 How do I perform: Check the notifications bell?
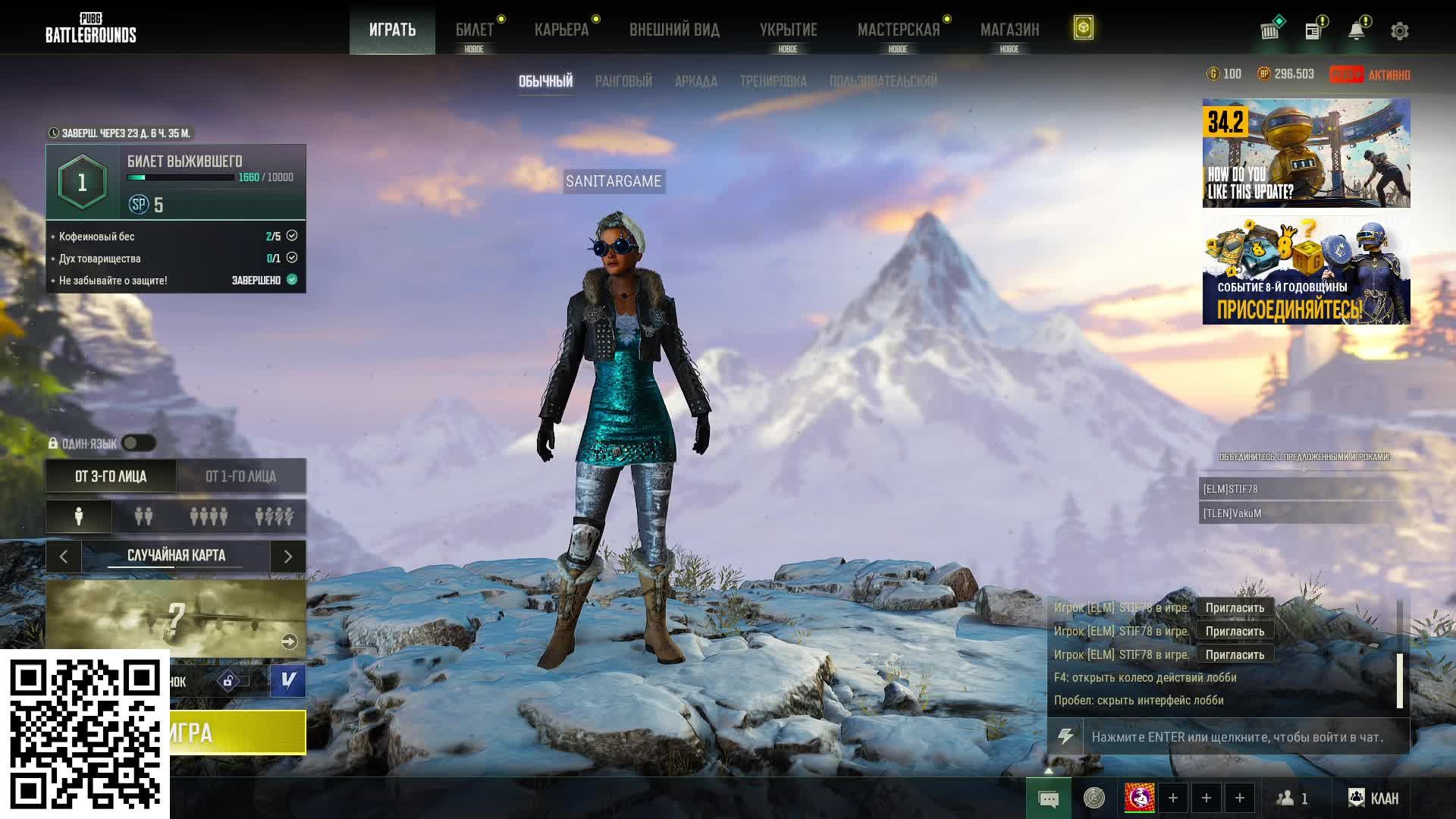point(1357,31)
